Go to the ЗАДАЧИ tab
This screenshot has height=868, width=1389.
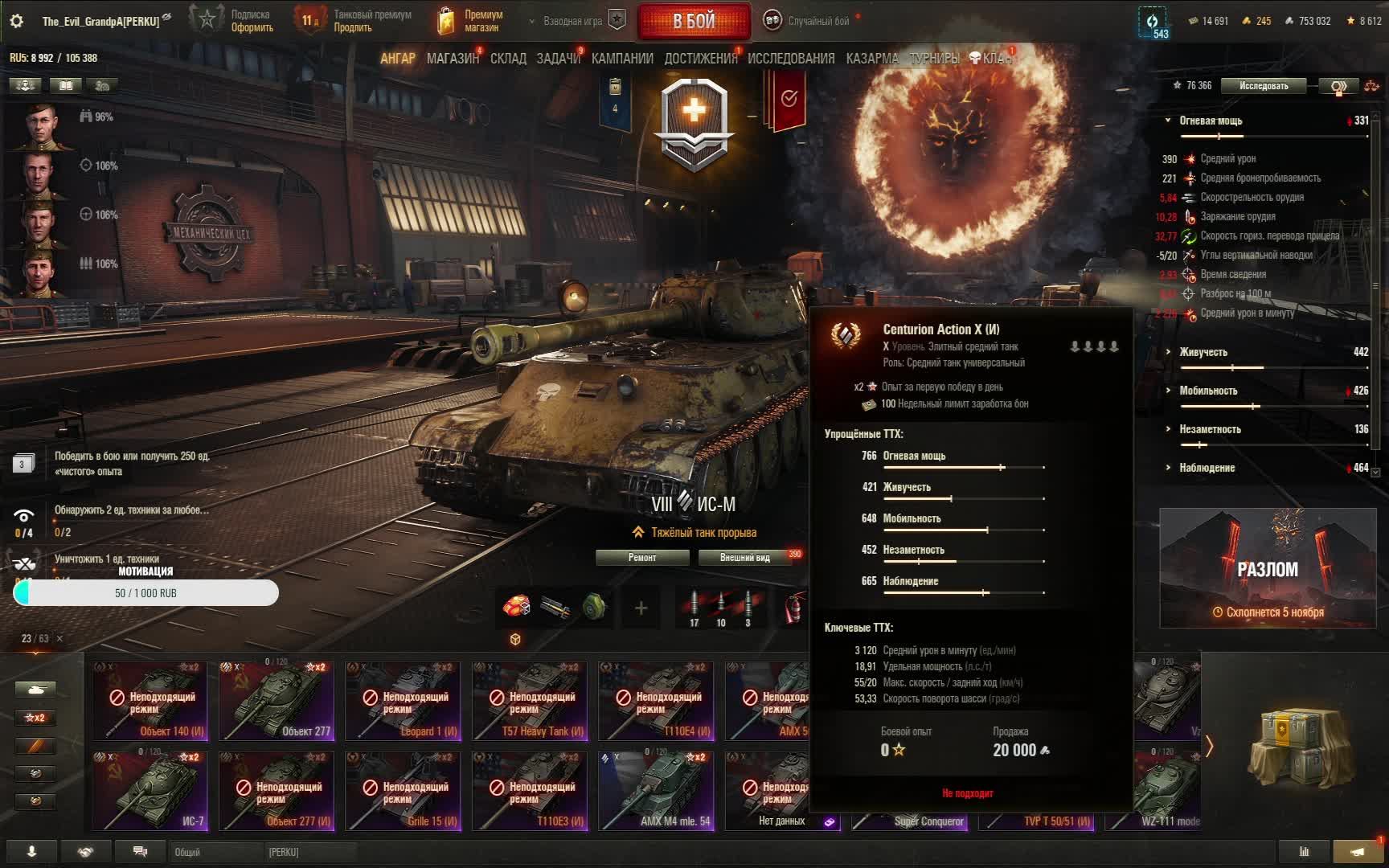point(558,59)
